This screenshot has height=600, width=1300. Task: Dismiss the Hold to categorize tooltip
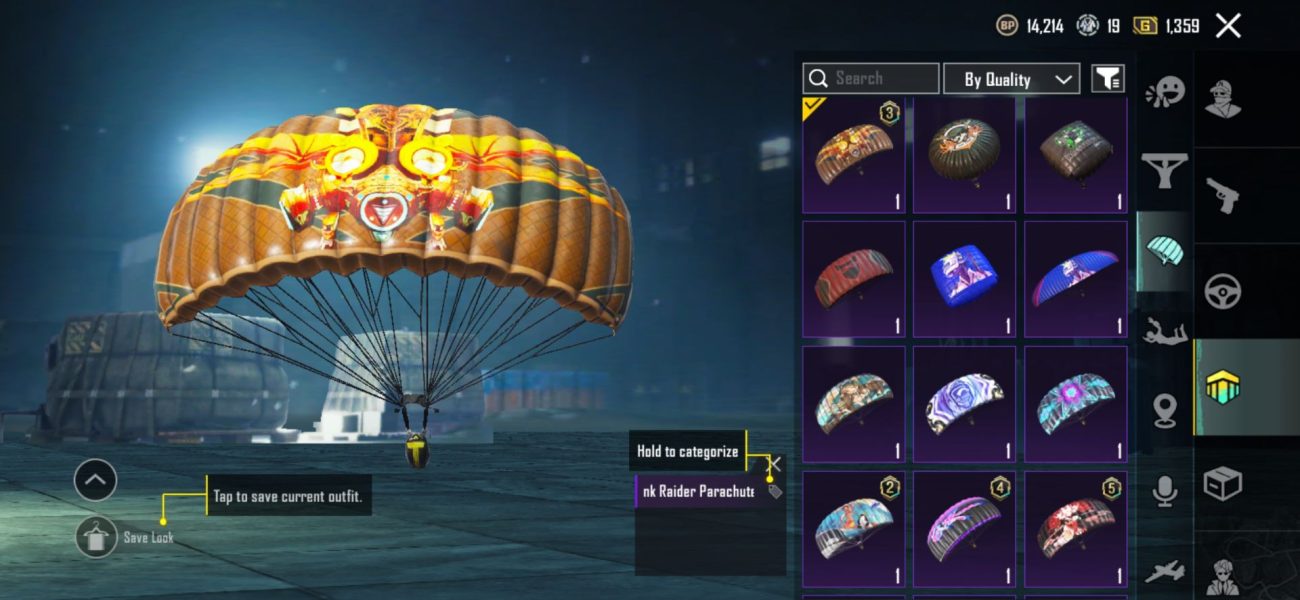pos(774,463)
